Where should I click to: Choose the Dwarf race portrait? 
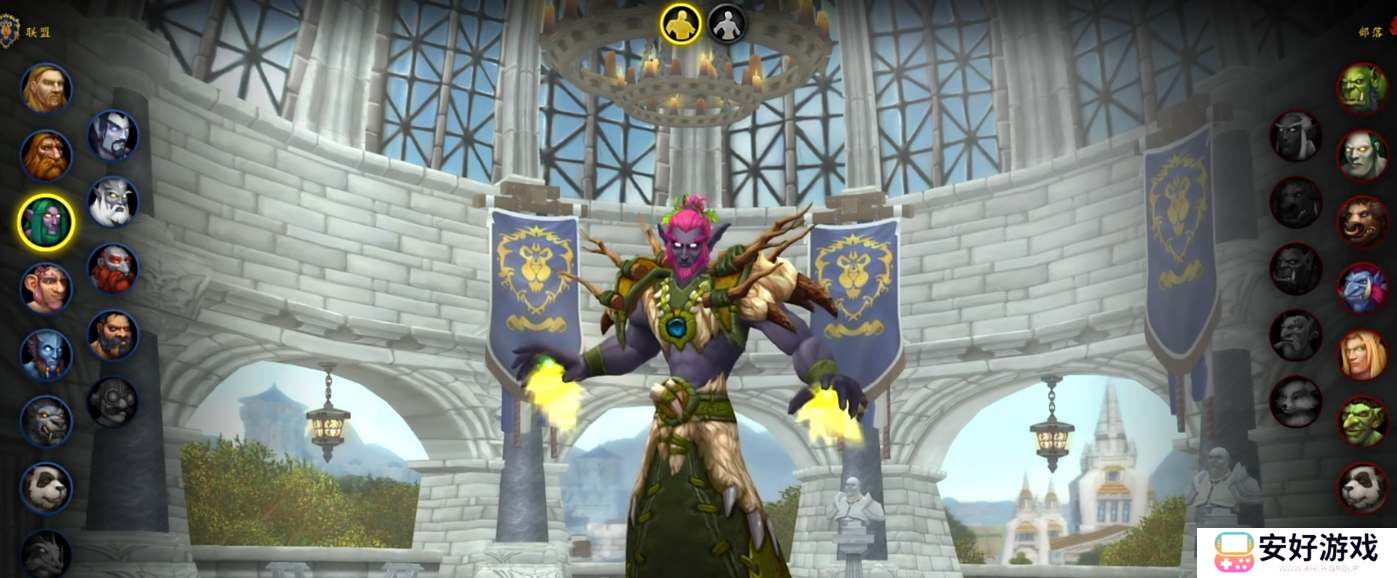[x=46, y=155]
